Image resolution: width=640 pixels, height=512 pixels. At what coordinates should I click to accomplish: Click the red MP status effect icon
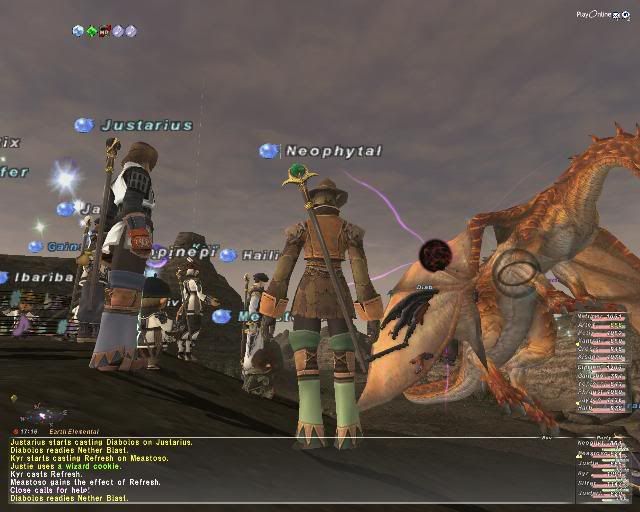click(x=104, y=31)
